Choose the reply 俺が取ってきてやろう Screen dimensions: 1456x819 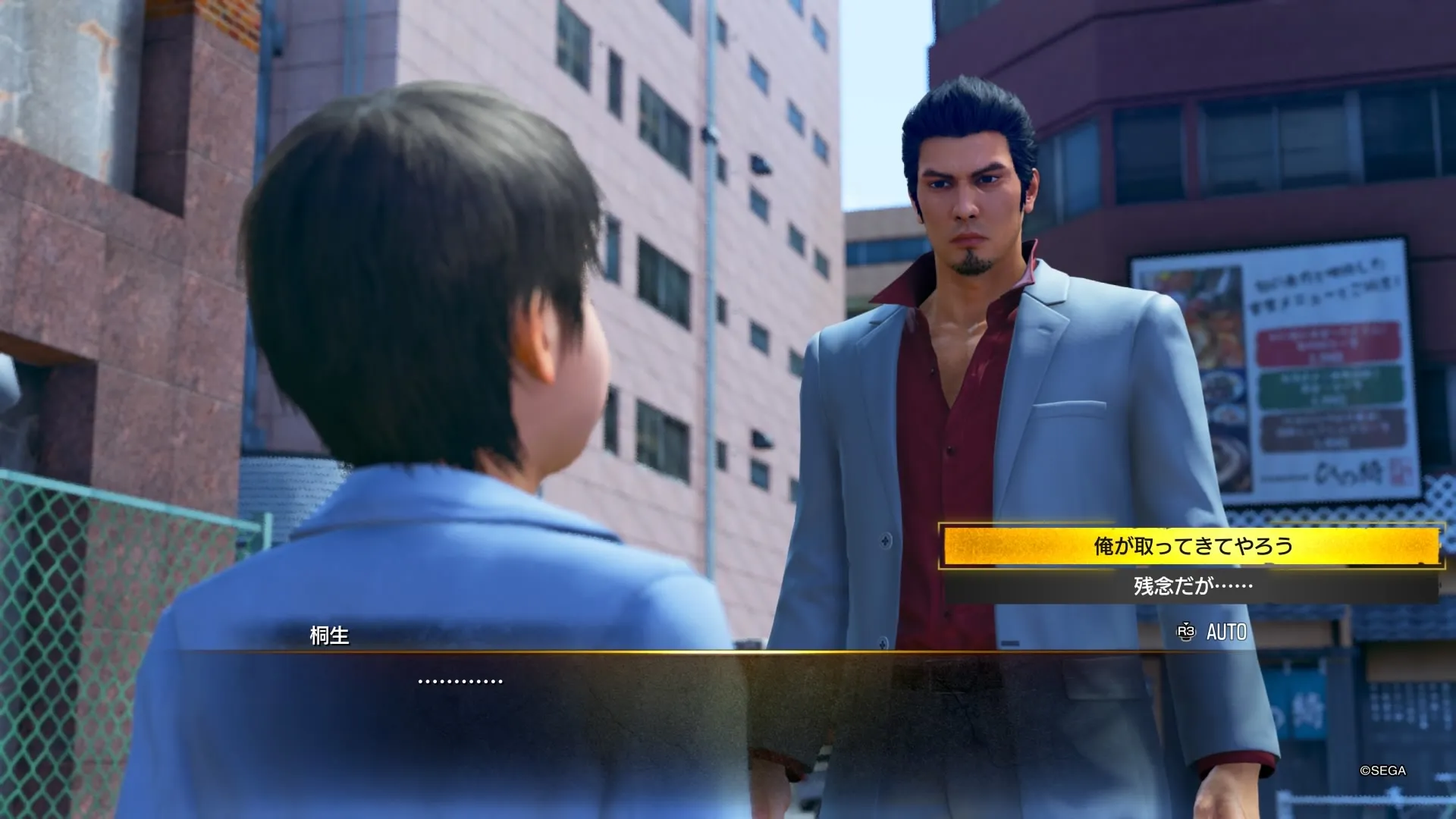1192,546
